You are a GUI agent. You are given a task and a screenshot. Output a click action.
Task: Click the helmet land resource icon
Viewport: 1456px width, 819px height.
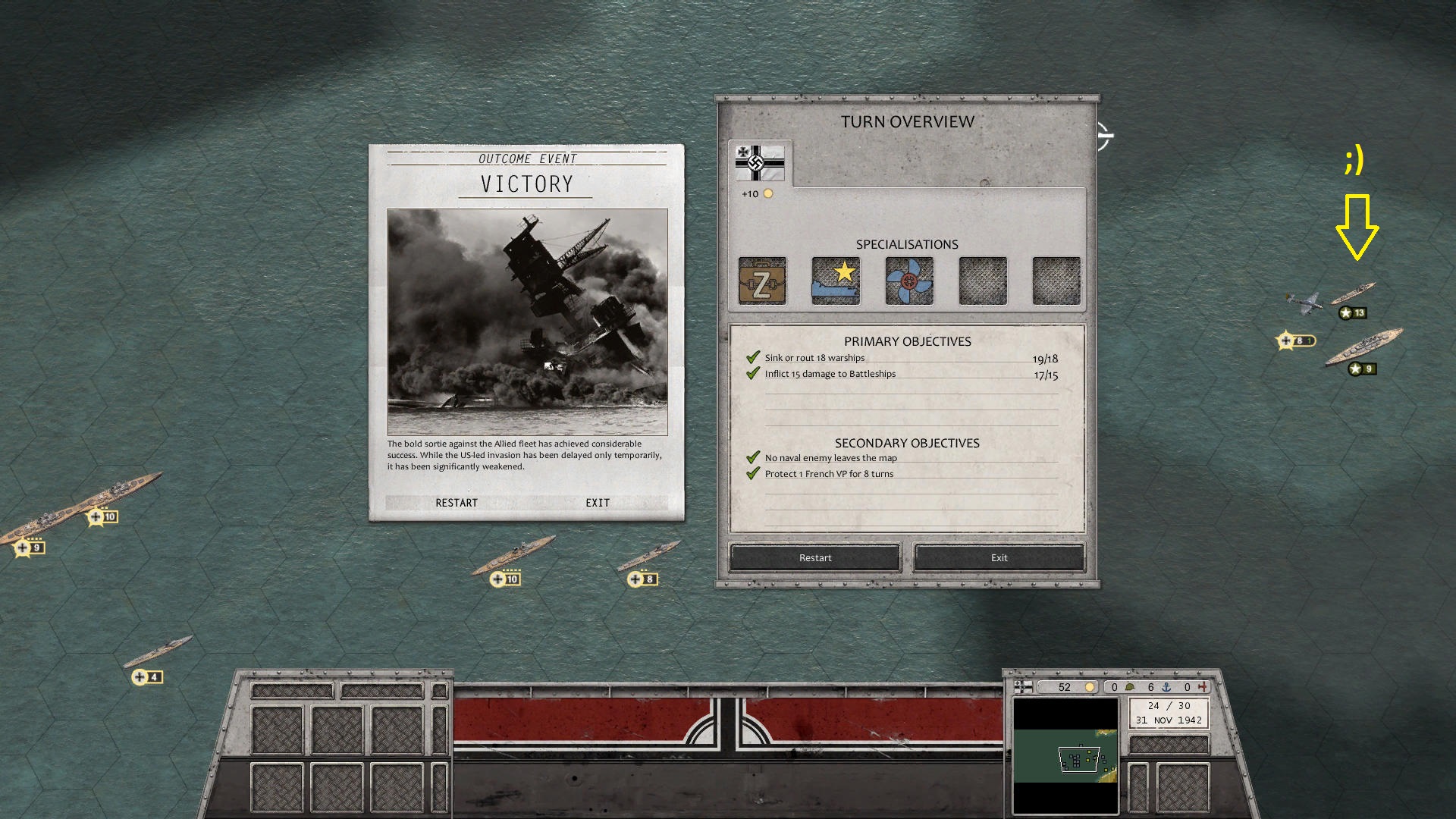click(1131, 687)
